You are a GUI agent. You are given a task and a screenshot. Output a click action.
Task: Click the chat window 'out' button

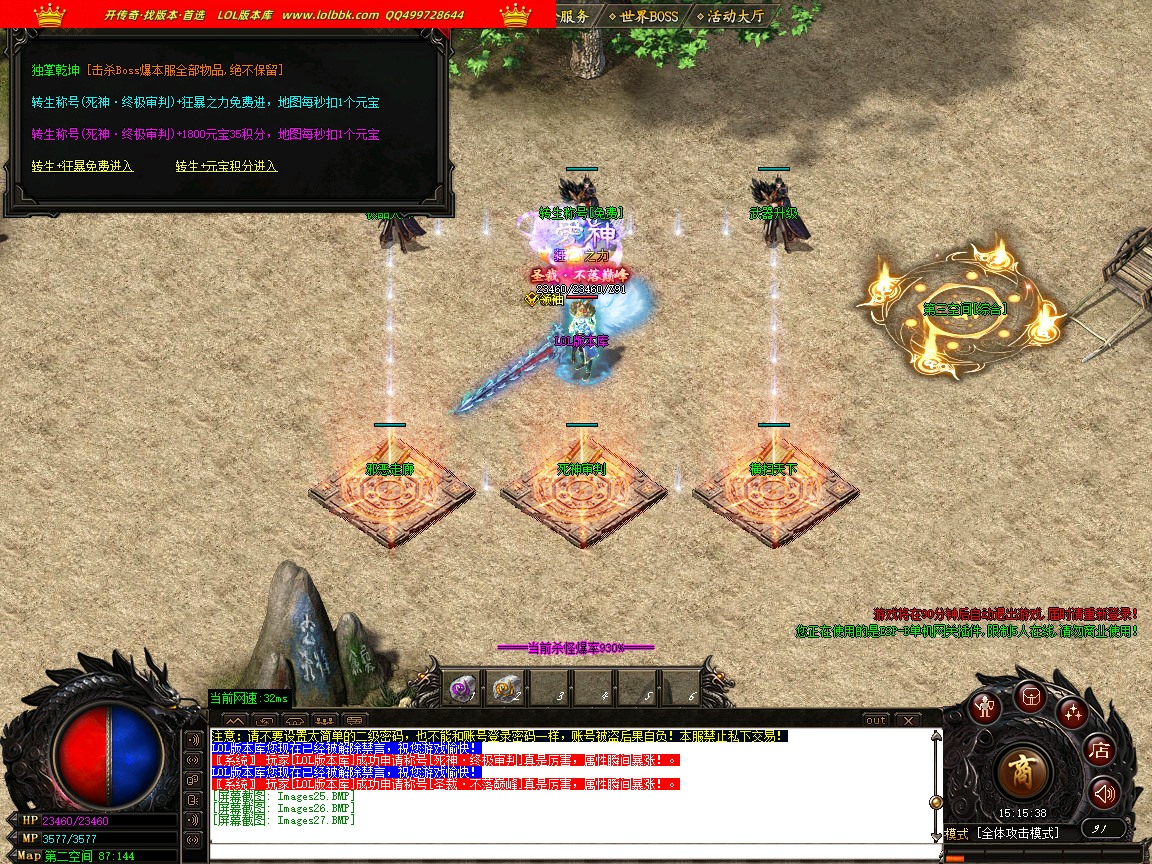(x=876, y=720)
